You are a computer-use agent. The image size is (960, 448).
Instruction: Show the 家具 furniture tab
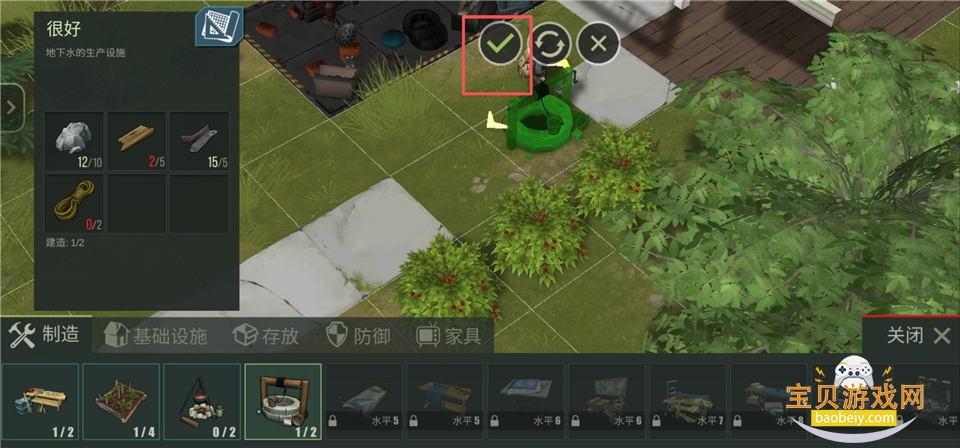(449, 336)
